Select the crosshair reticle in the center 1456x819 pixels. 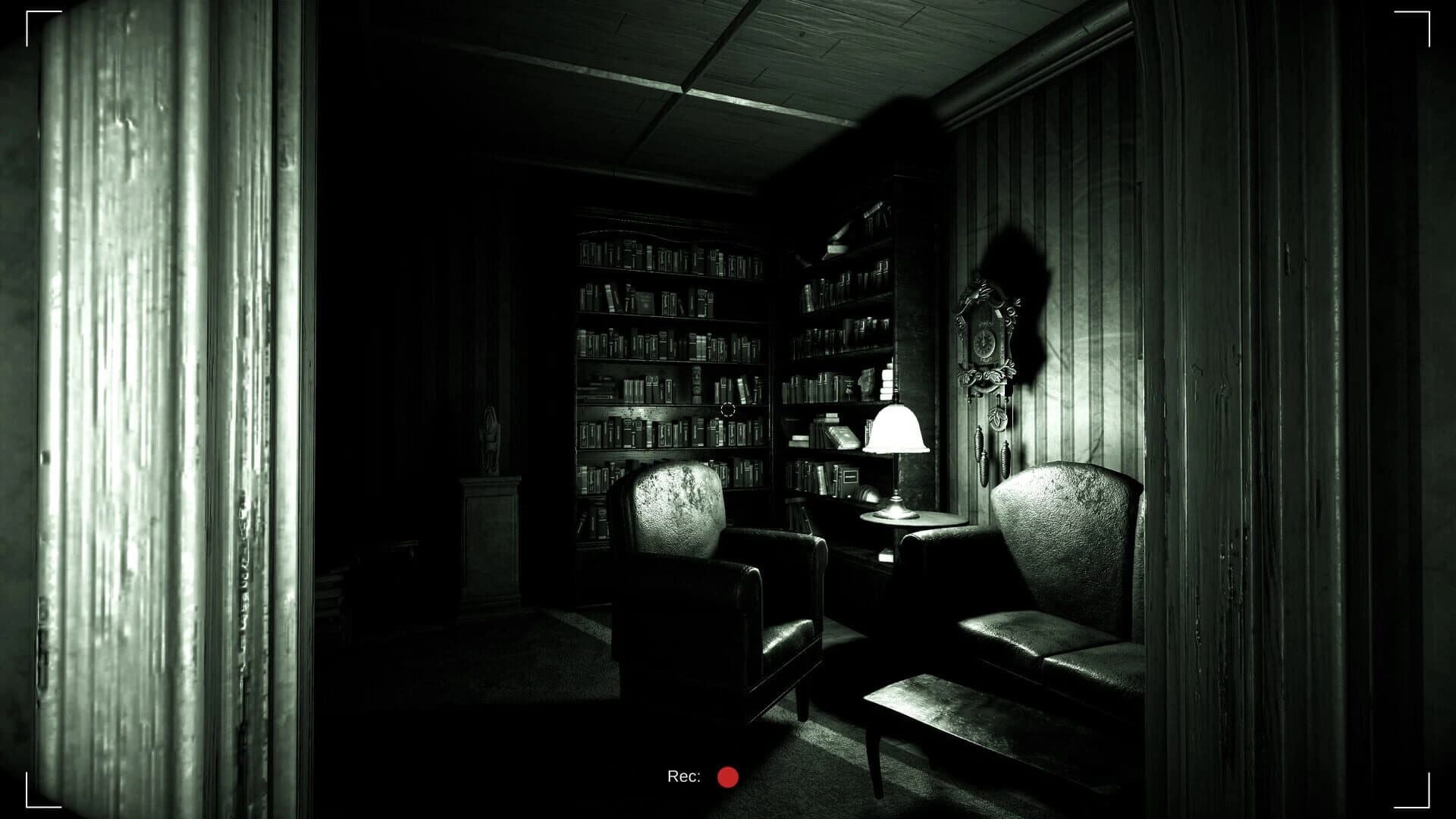728,409
